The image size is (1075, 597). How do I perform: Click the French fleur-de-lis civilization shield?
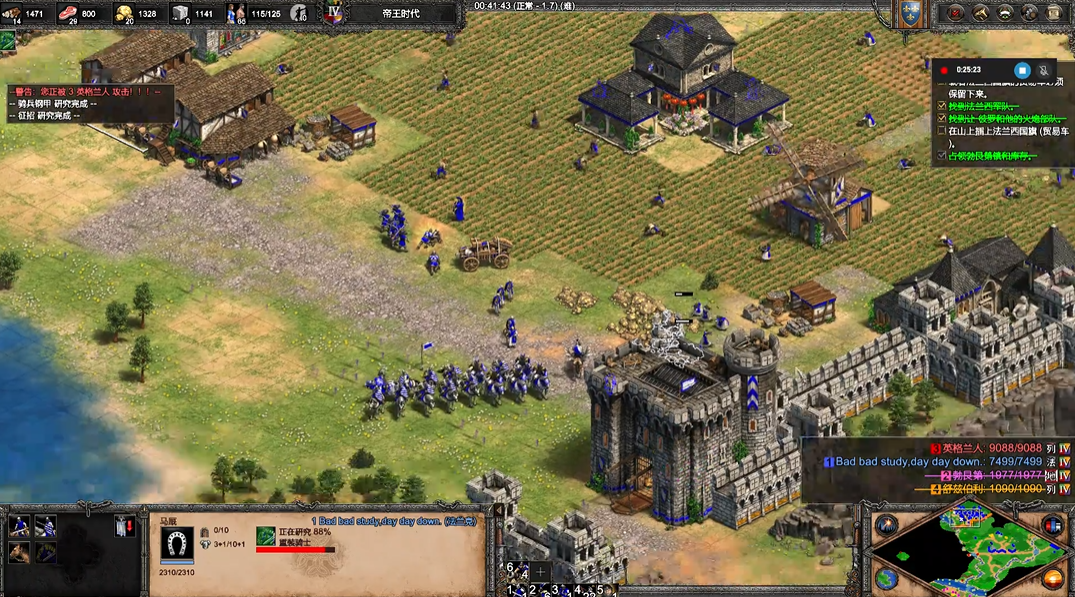click(x=909, y=13)
